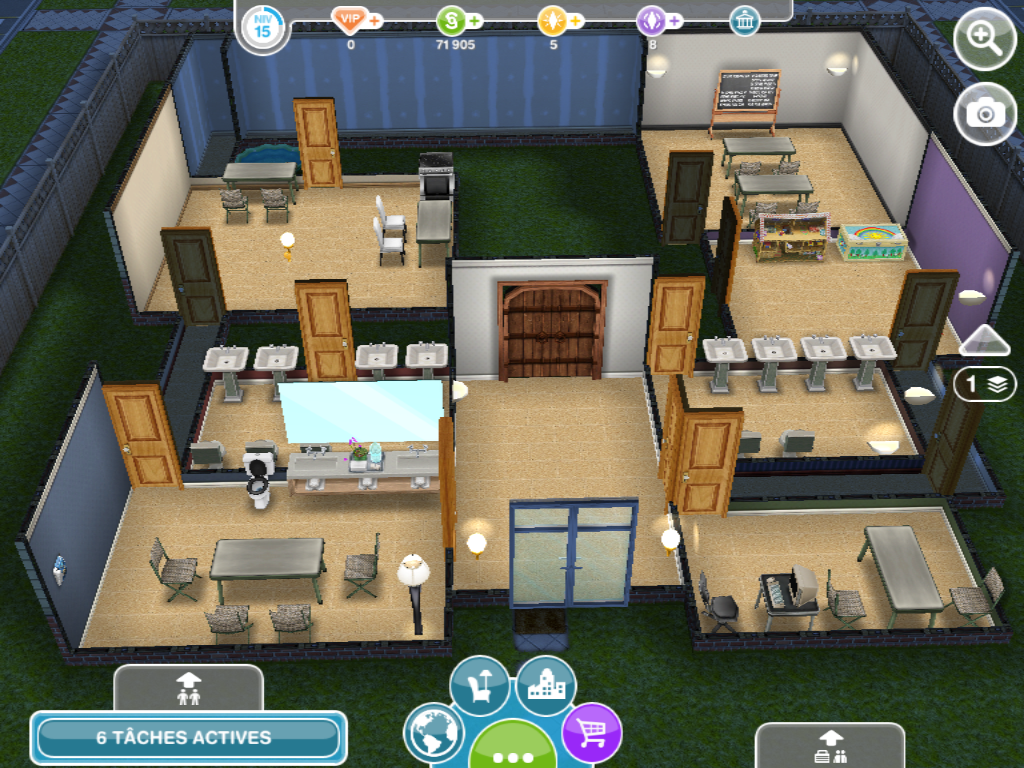Zoom with the magnifying glass button
The height and width of the screenshot is (768, 1024).
(x=985, y=41)
